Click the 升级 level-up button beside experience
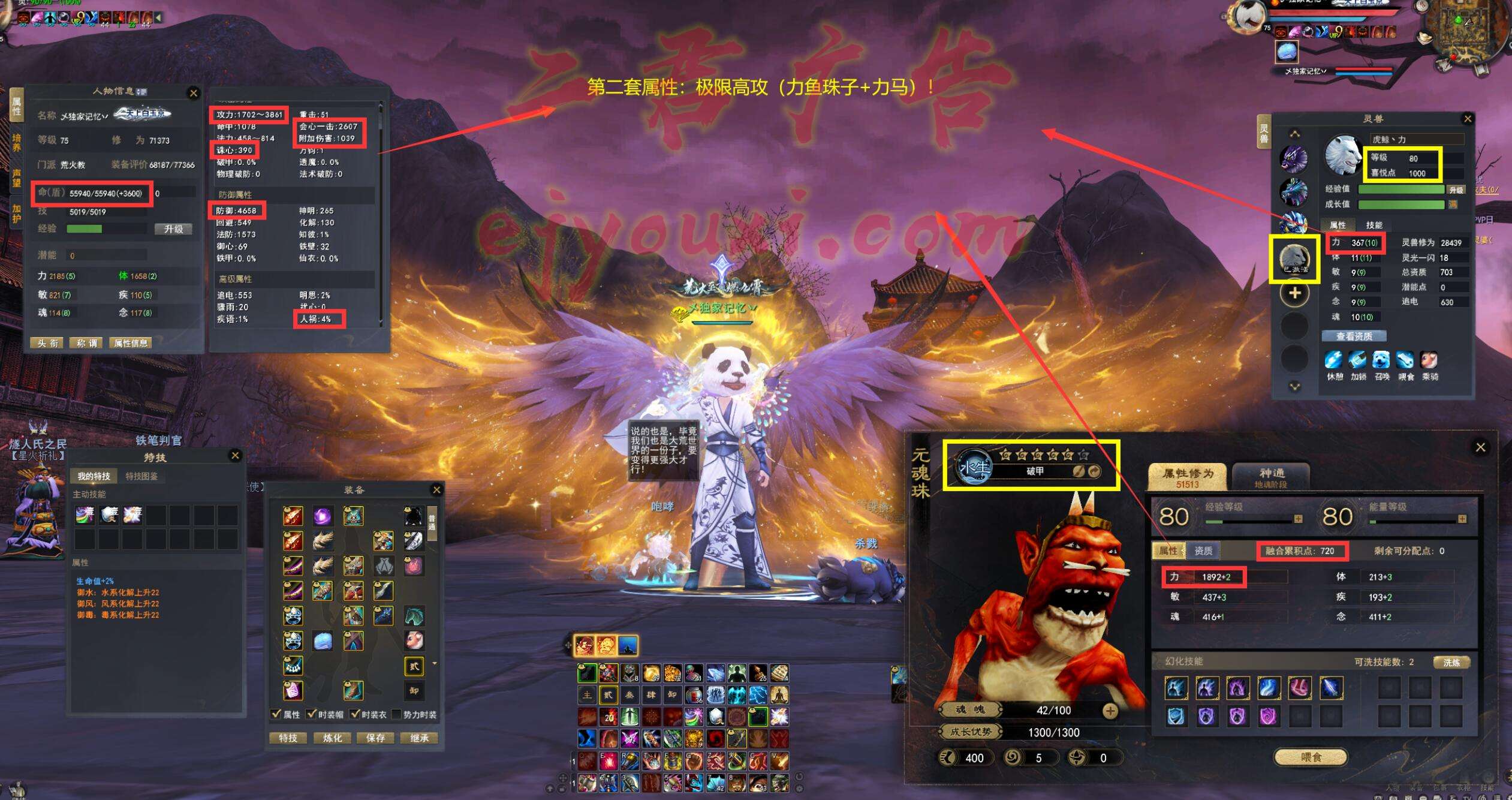The height and width of the screenshot is (800, 1512). tap(173, 229)
